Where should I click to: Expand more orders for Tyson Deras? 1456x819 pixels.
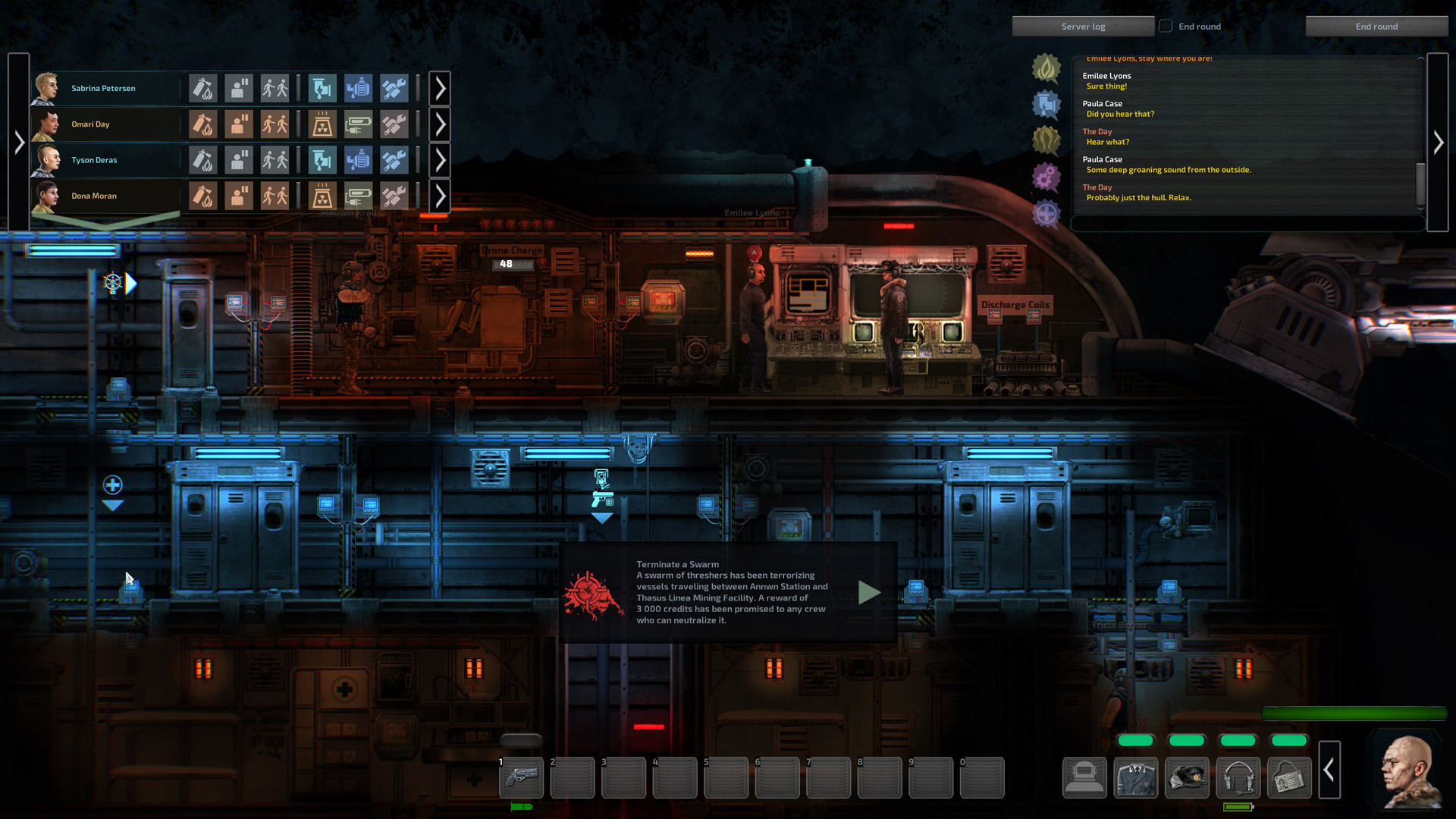coord(440,159)
